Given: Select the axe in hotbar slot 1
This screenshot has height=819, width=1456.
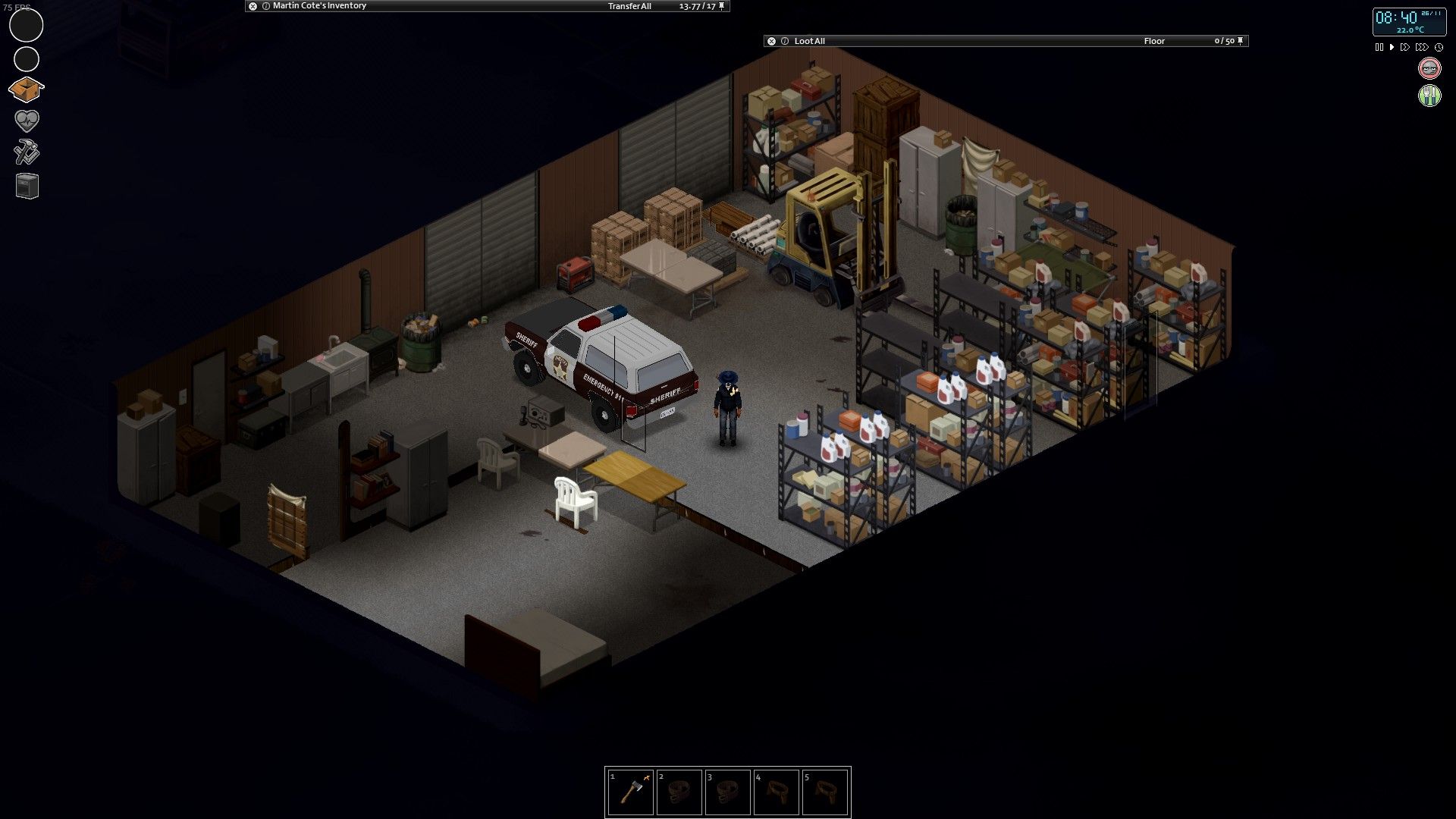Looking at the screenshot, I should 630,792.
